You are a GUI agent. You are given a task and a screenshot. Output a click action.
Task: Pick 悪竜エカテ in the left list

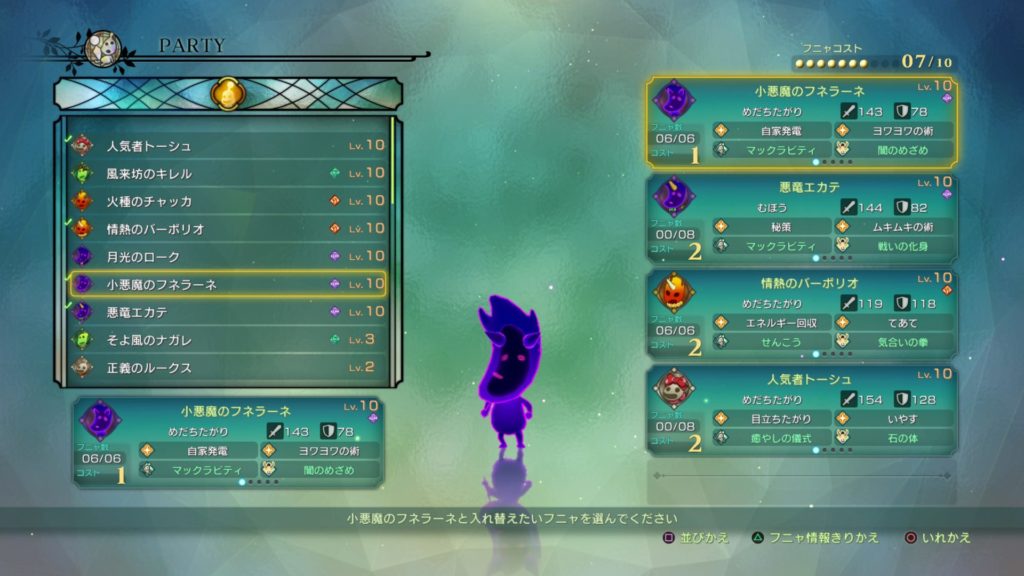coord(226,312)
